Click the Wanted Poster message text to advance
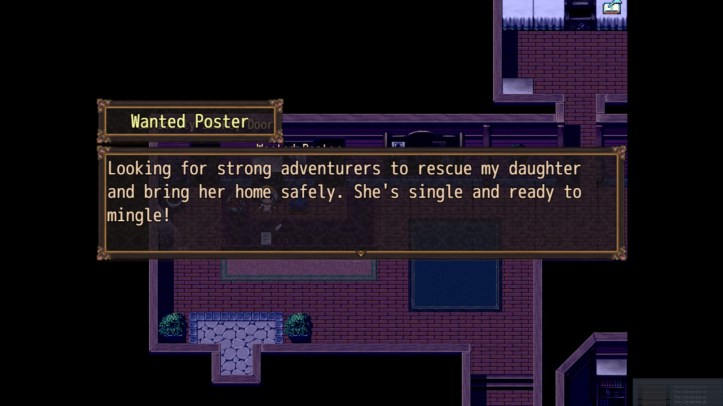 (345, 191)
